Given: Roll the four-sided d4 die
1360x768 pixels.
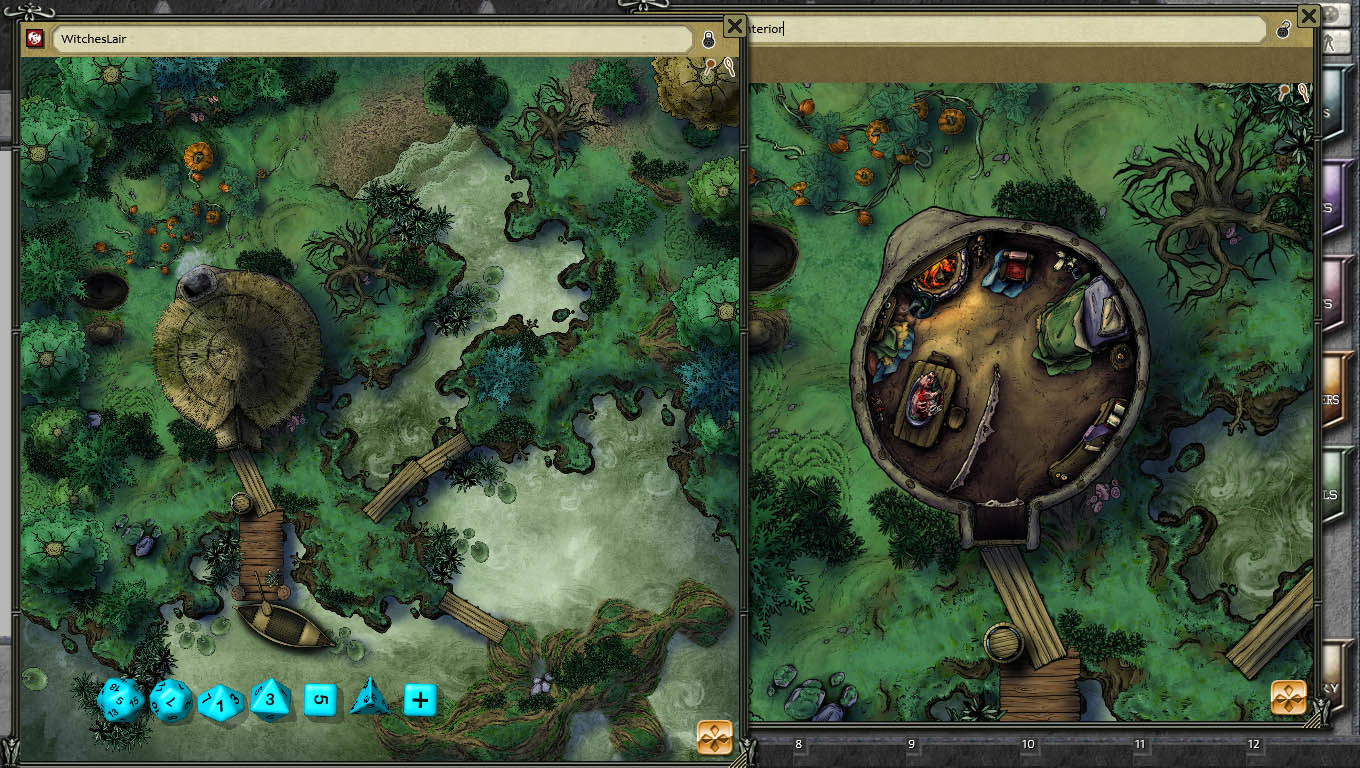Looking at the screenshot, I should (x=368, y=700).
